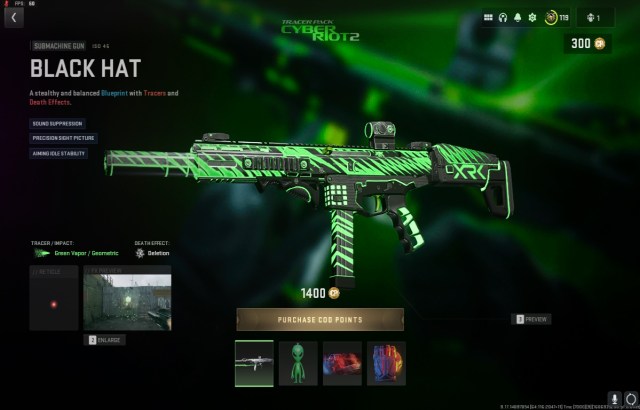Viewport: 640px width, 410px height.
Task: Purchase COD Points for this bundle
Action: [320, 319]
